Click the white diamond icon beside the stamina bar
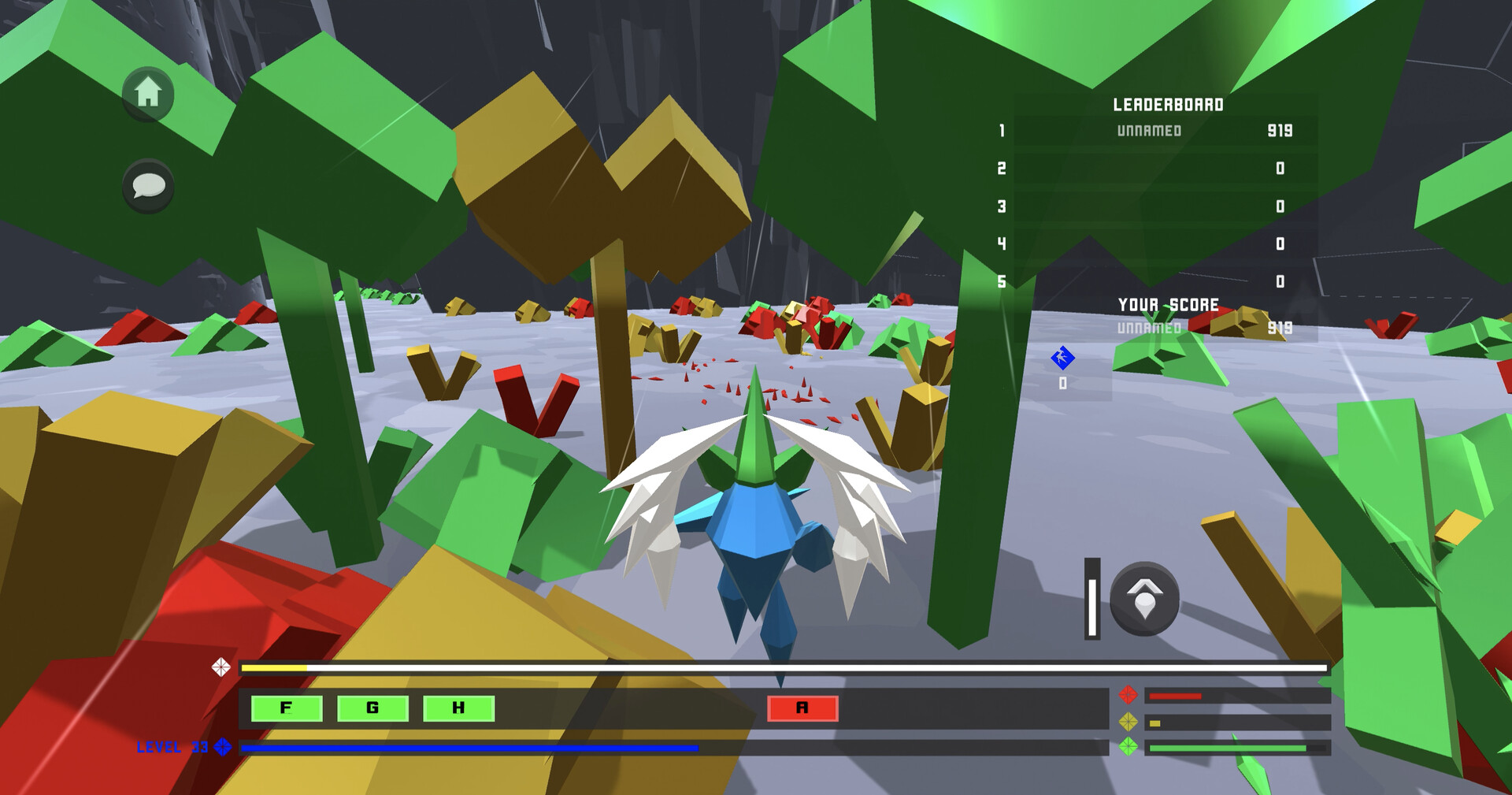This screenshot has height=795, width=1512. 222,668
